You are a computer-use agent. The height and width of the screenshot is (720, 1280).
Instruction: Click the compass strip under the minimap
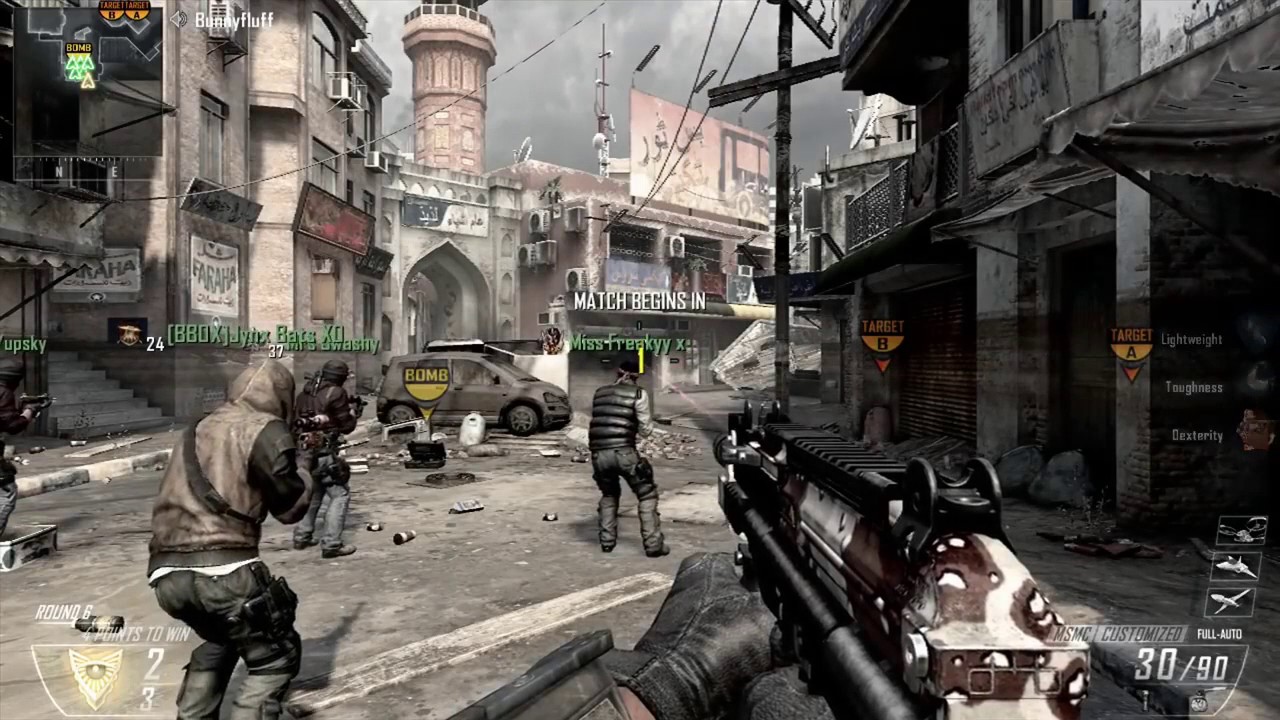(87, 171)
